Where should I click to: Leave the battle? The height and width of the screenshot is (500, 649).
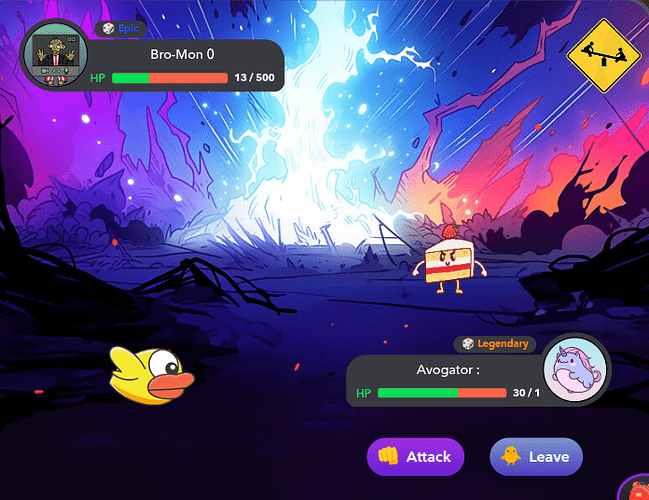tap(536, 457)
